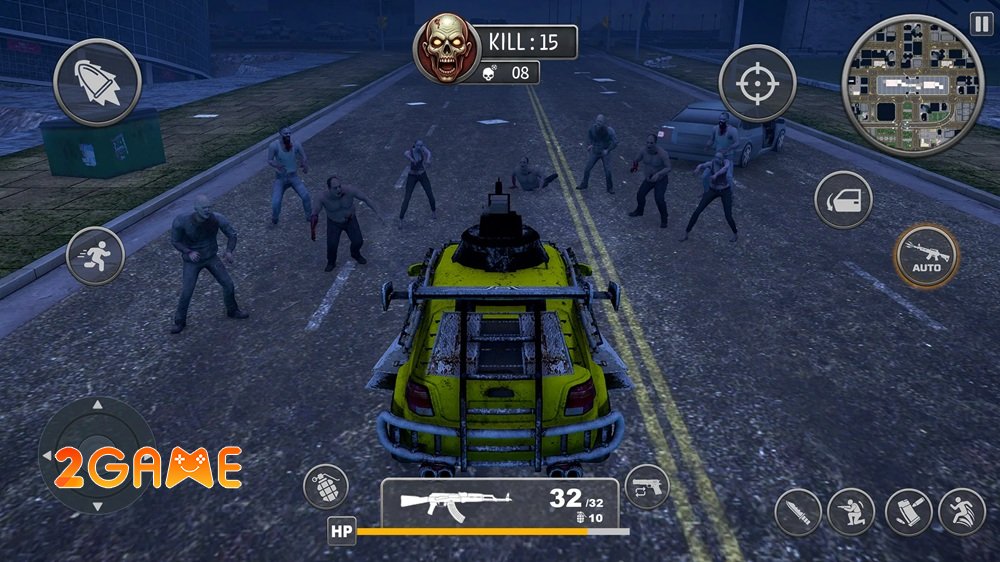The width and height of the screenshot is (1000, 562).
Task: Switch weapon with the pistol swap icon
Action: pyautogui.click(x=646, y=487)
